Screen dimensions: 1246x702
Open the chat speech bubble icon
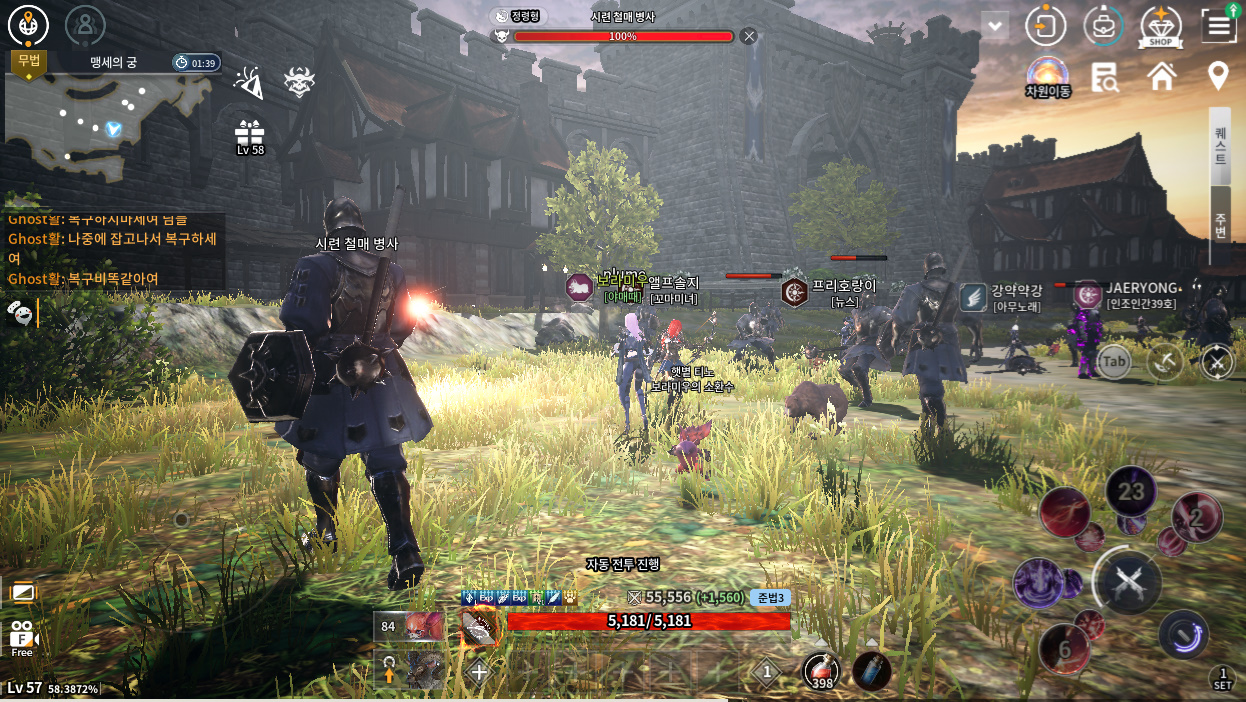(19, 312)
